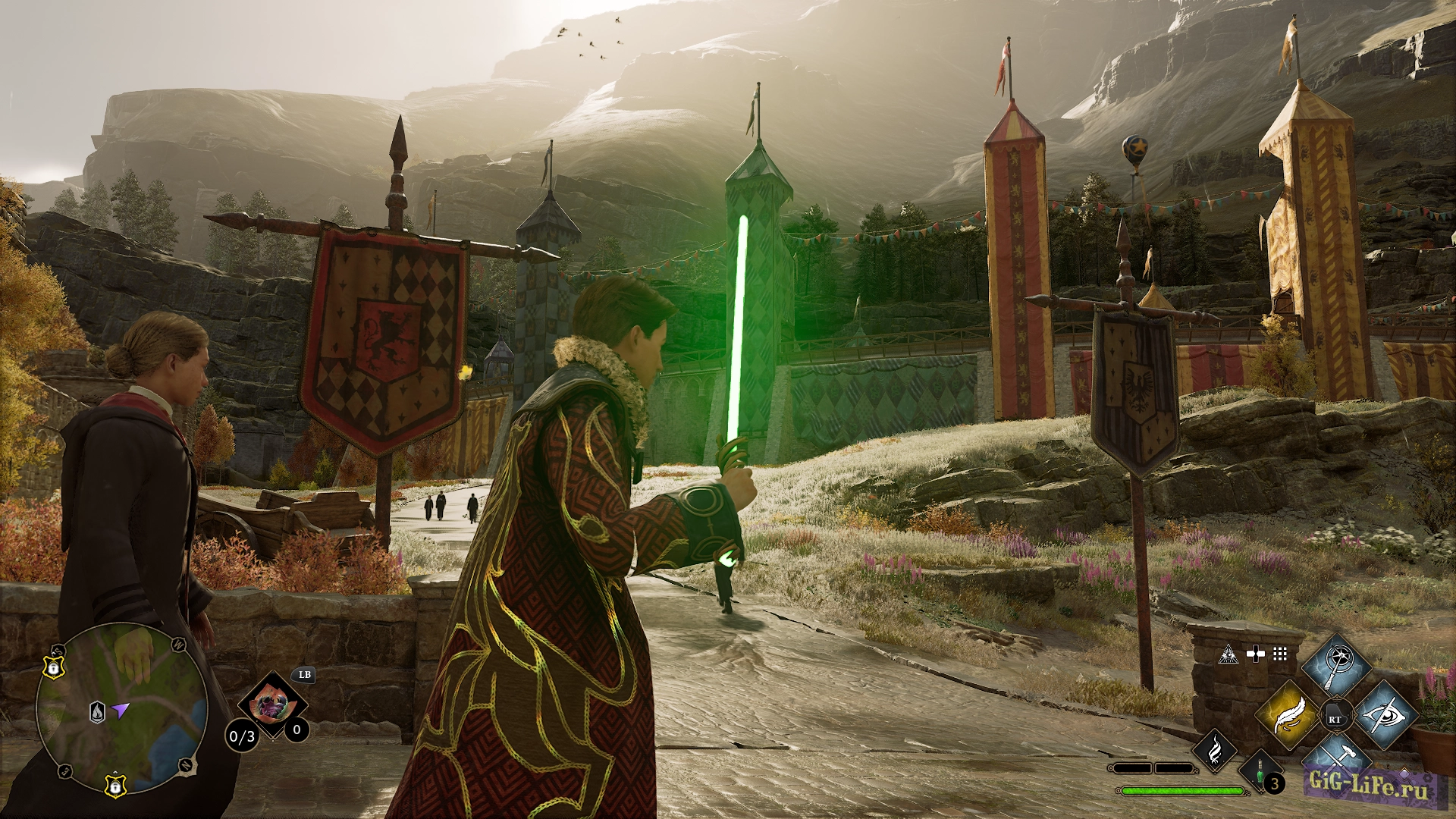Click the circular minimap
Image resolution: width=1456 pixels, height=819 pixels.
click(x=121, y=708)
